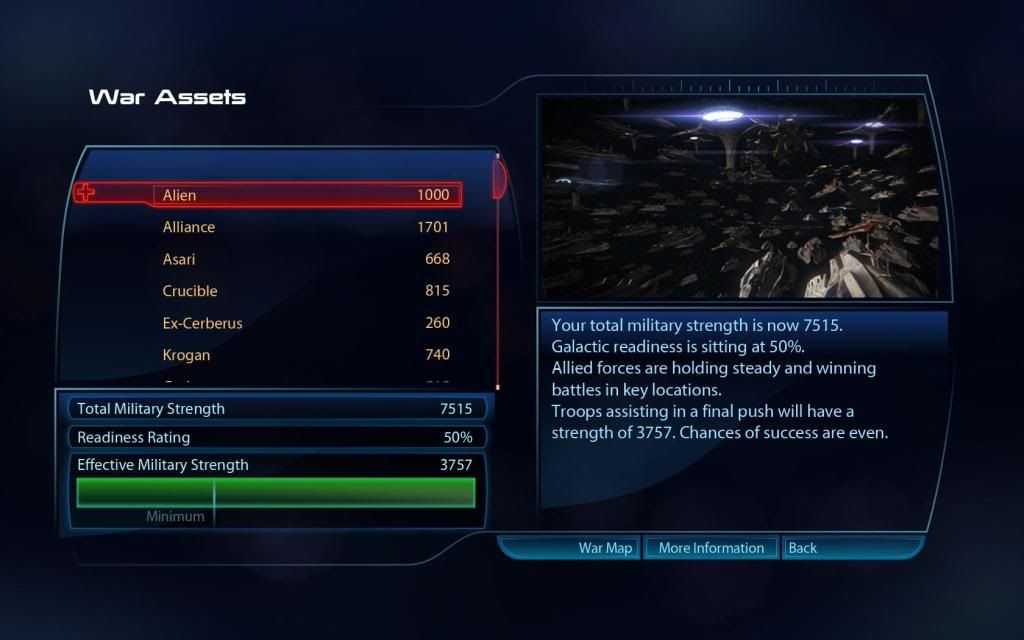
Task: Click the More Information button
Action: click(711, 548)
